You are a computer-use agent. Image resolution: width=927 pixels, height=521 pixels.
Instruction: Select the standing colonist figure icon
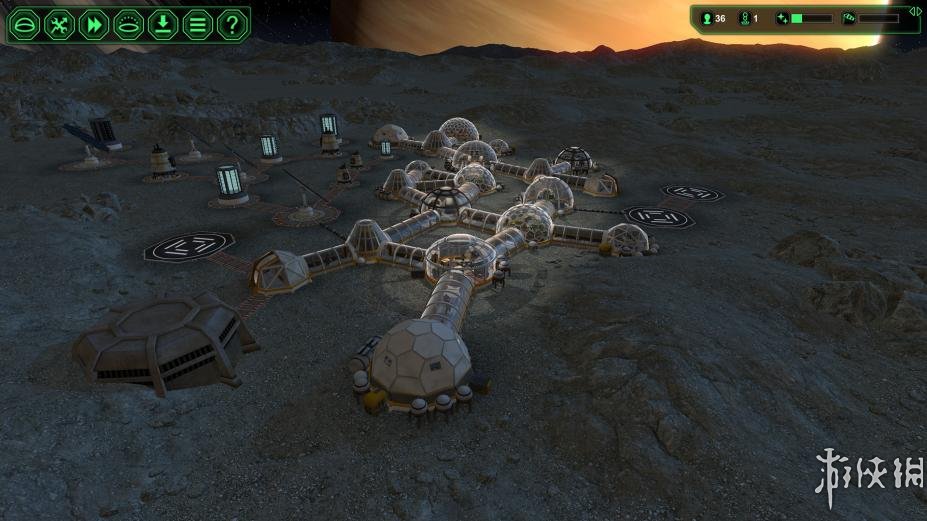click(x=744, y=18)
